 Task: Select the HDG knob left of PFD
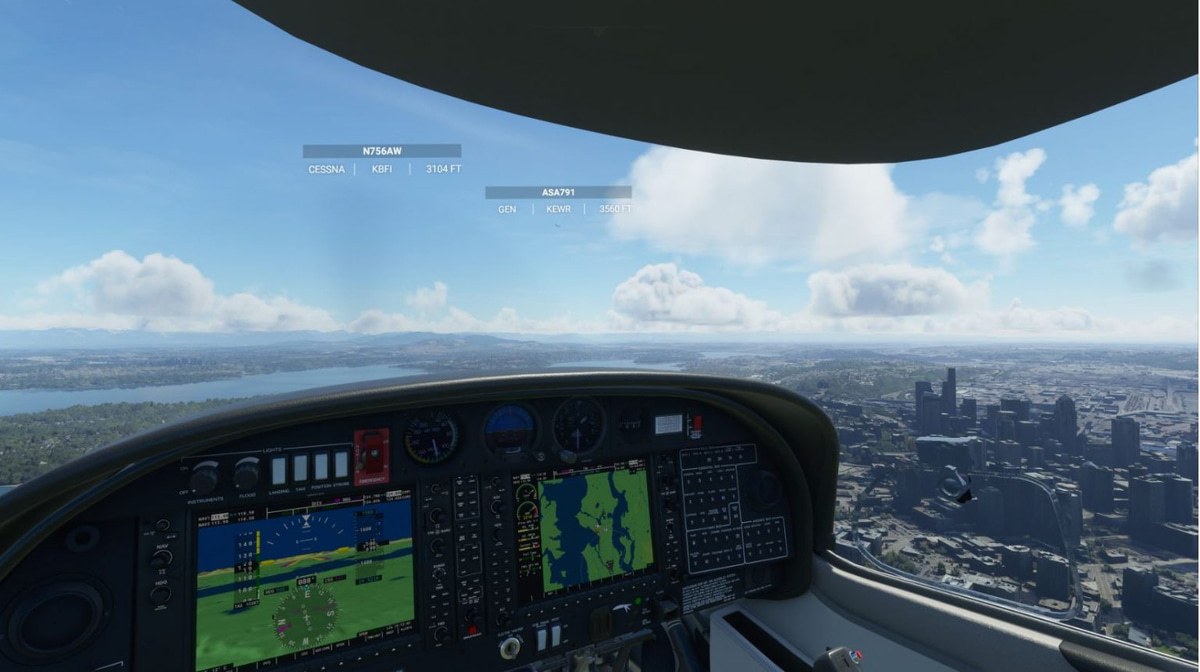[x=160, y=594]
